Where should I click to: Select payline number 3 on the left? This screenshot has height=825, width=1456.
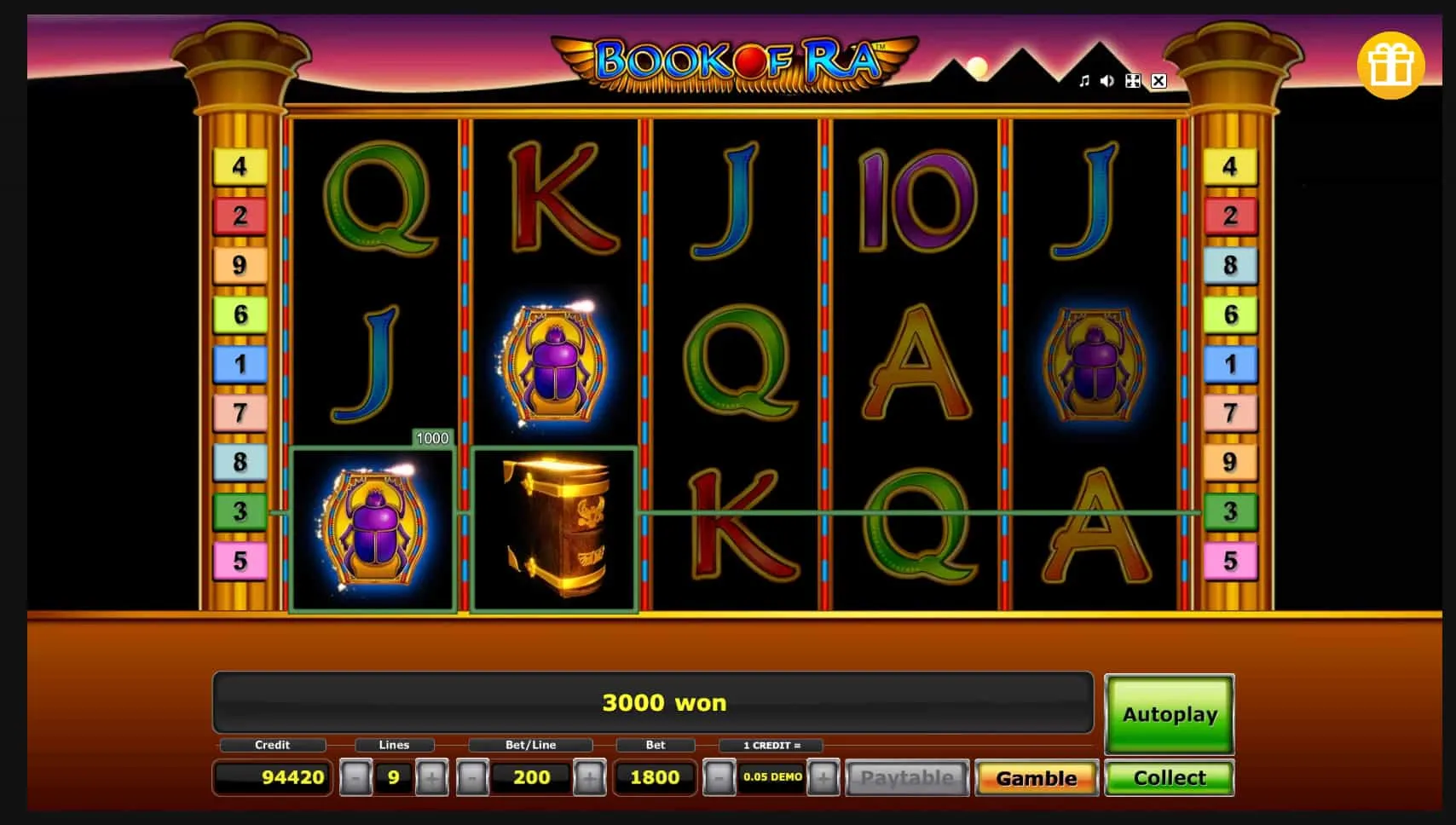241,512
